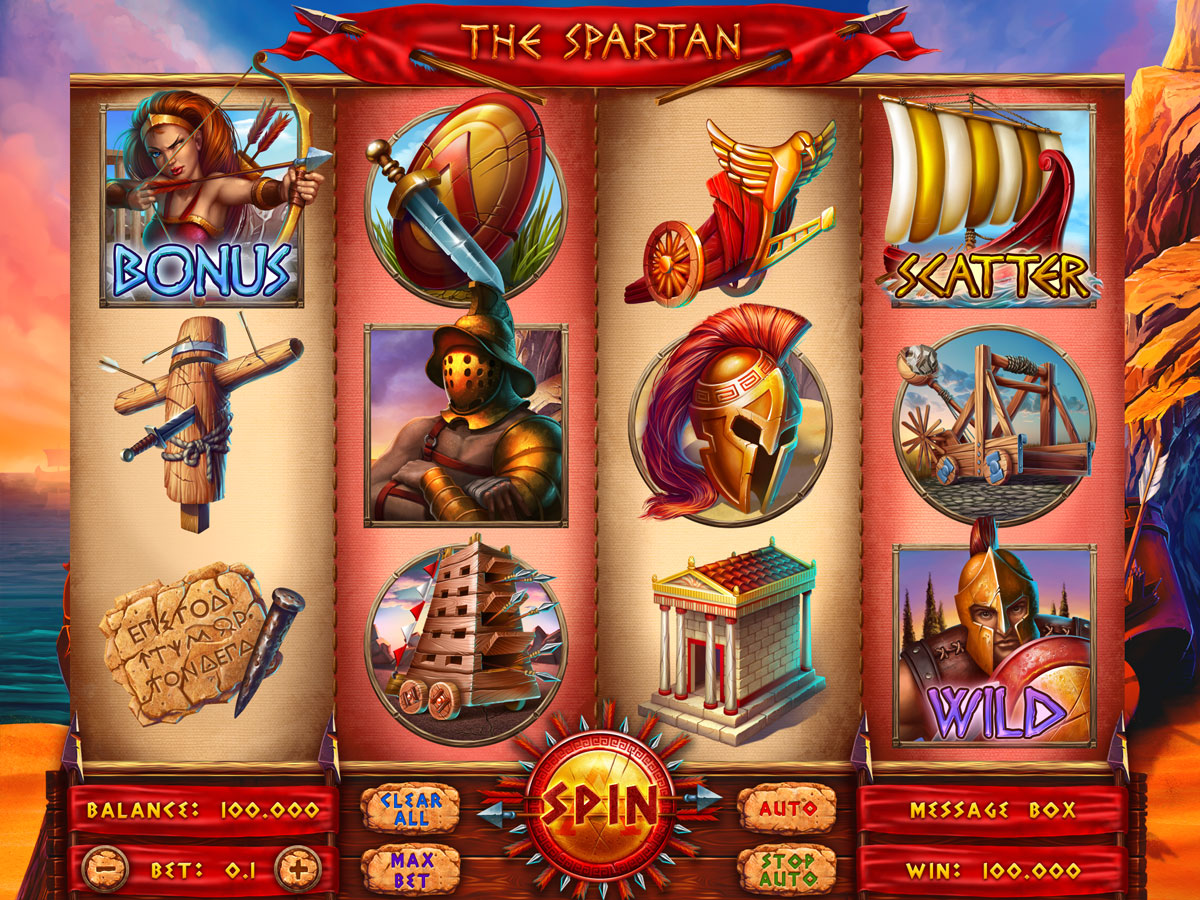Decrease the bet with the minus button
This screenshot has width=1200, height=900.
pos(105,870)
